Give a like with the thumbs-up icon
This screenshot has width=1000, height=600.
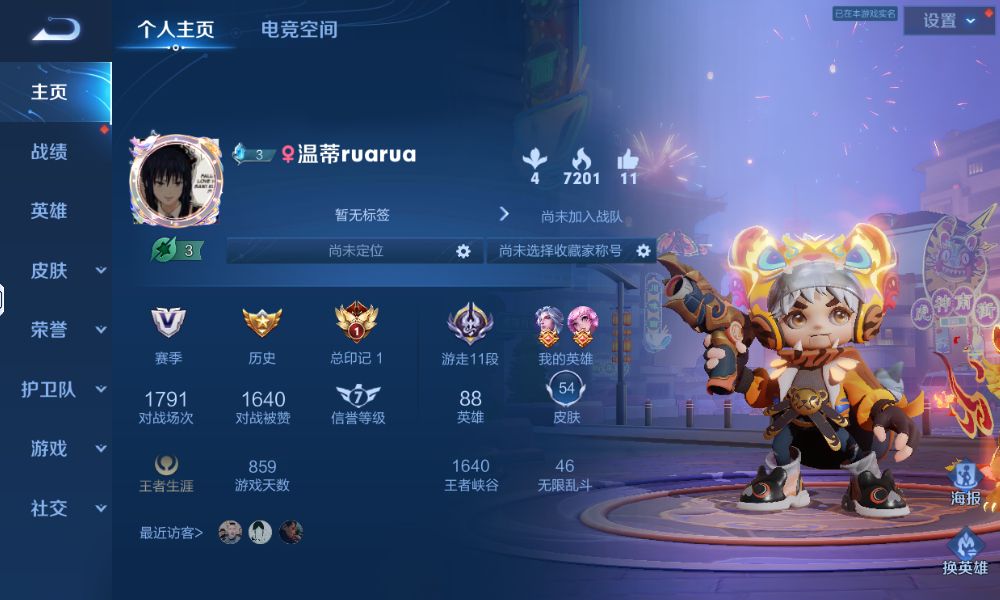pos(628,159)
